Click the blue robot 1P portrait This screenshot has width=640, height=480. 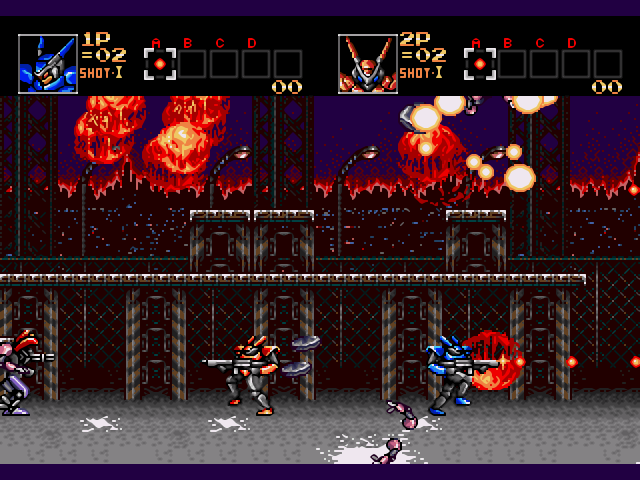coord(48,63)
